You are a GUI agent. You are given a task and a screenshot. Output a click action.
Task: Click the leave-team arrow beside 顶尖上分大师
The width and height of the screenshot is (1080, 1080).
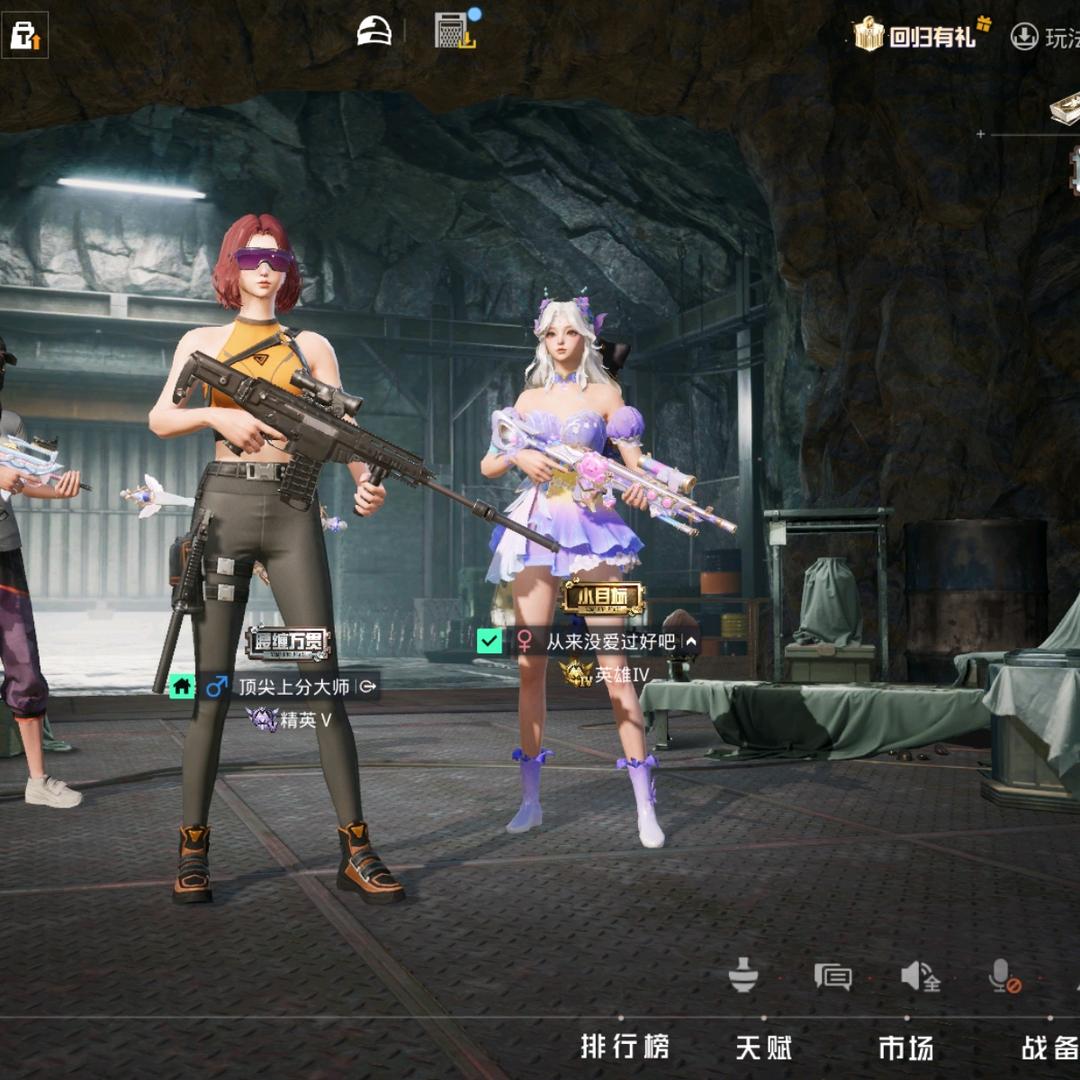click(367, 687)
